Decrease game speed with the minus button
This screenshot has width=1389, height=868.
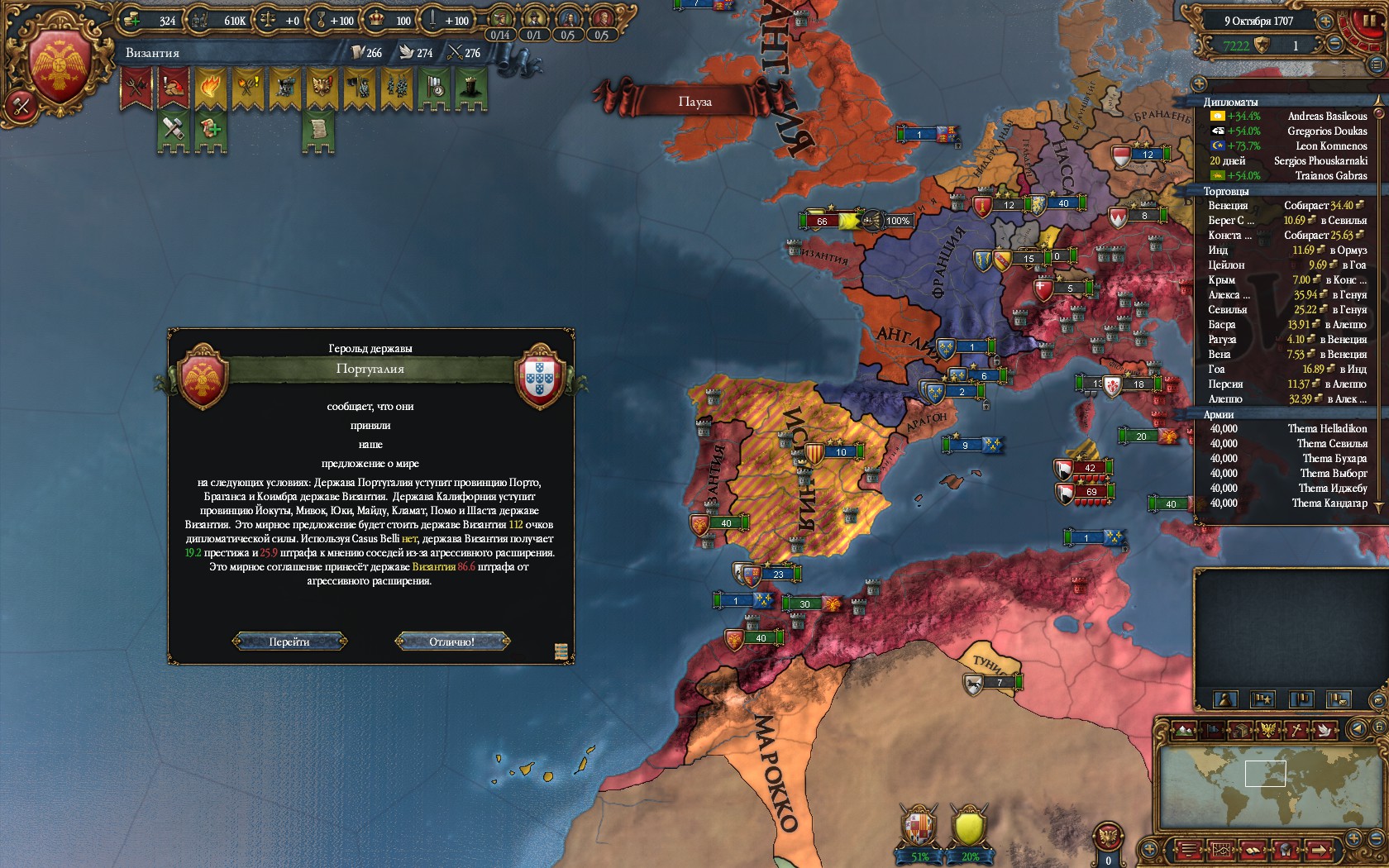(x=1335, y=45)
